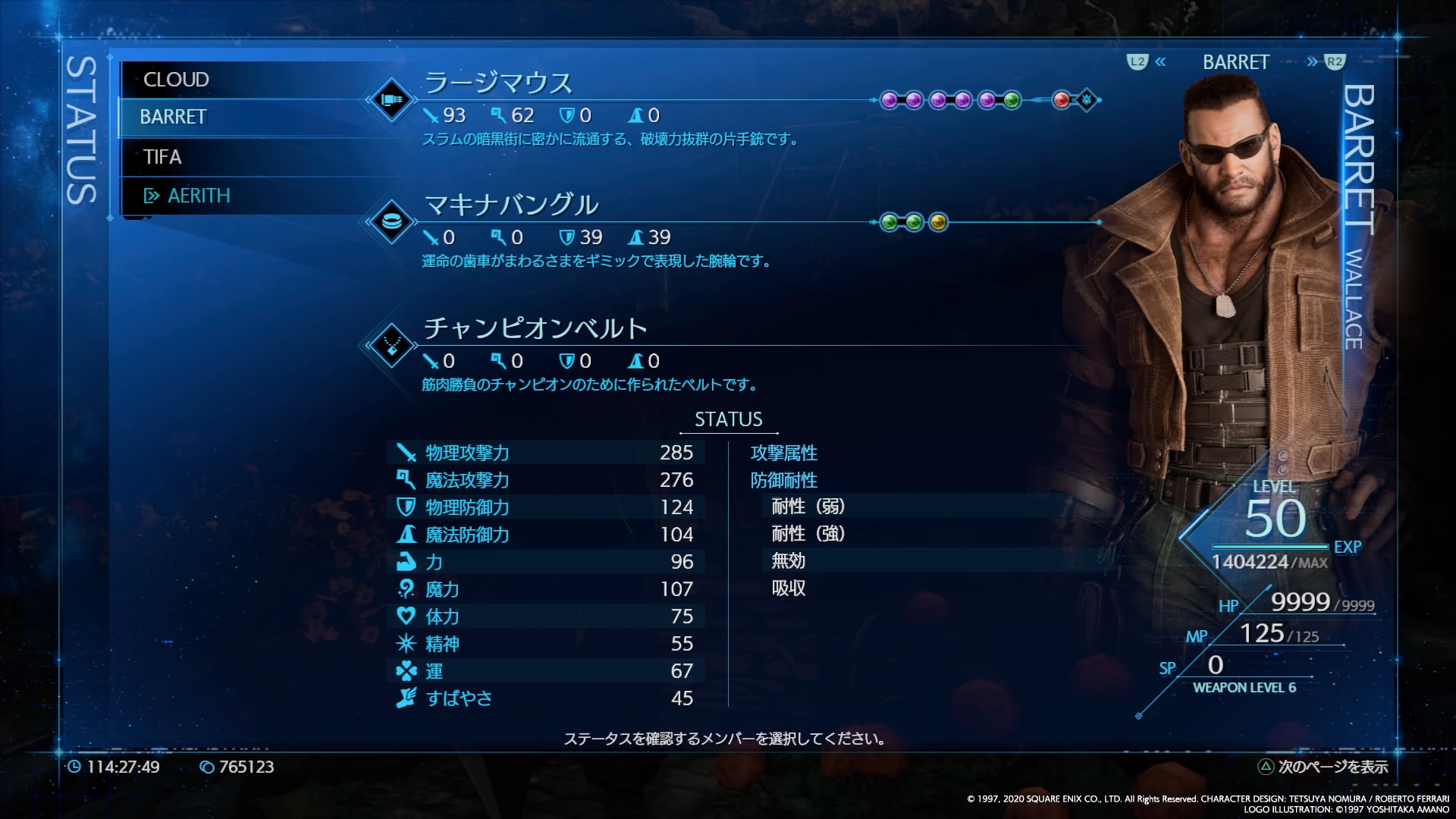Highlight the 物理攻撃力 stat row
The image size is (1456, 819).
(x=546, y=453)
